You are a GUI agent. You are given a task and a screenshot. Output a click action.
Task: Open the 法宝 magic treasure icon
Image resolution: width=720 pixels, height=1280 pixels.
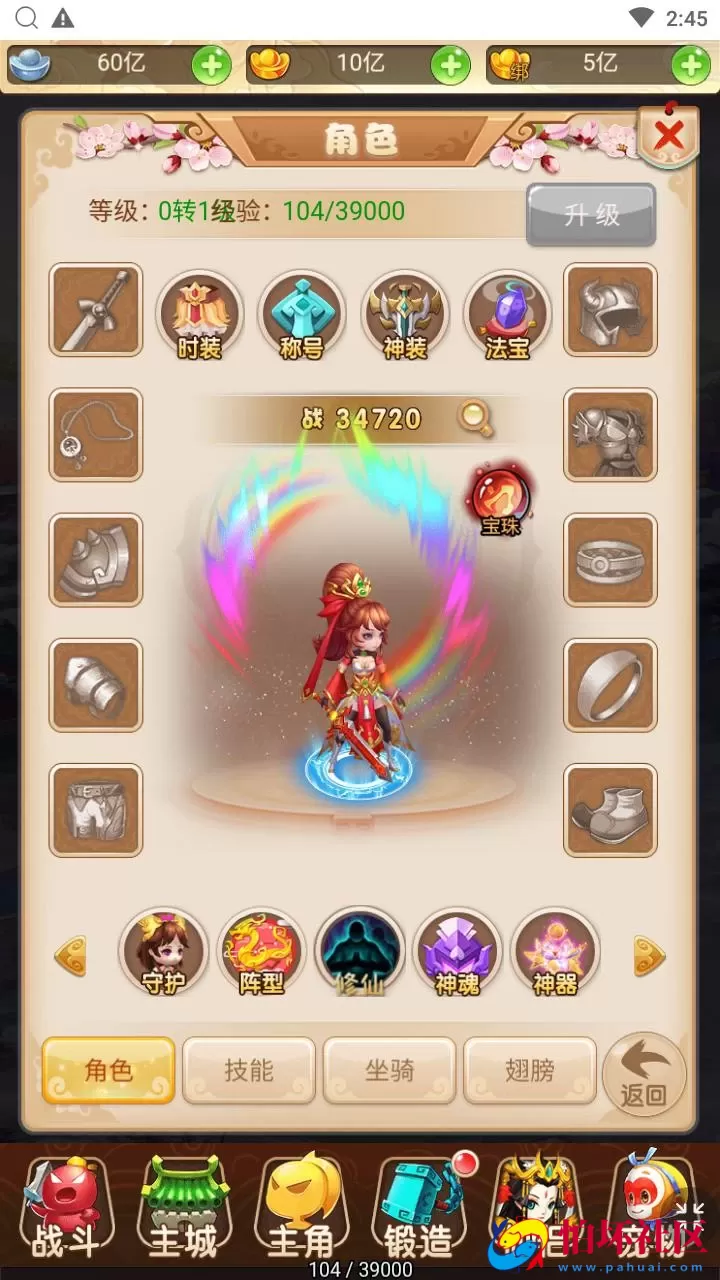[506, 315]
